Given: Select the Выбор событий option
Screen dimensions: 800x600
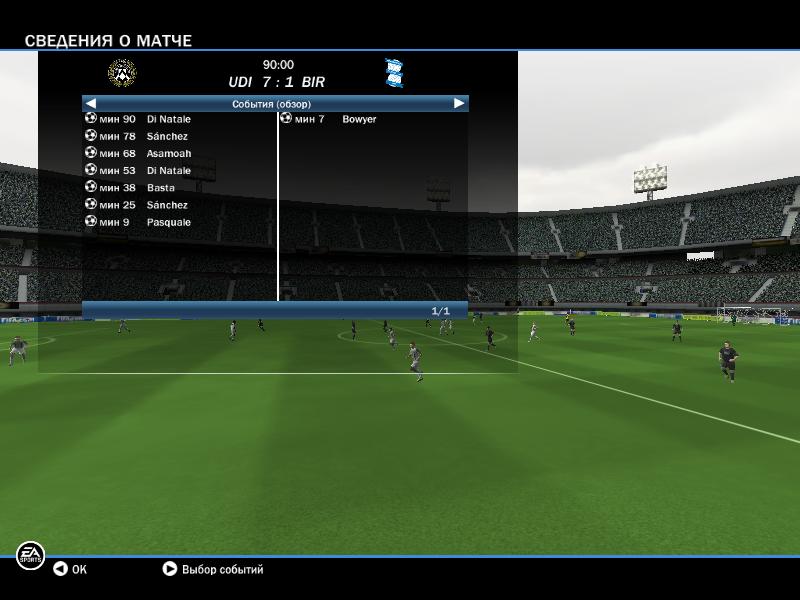Looking at the screenshot, I should coord(213,569).
